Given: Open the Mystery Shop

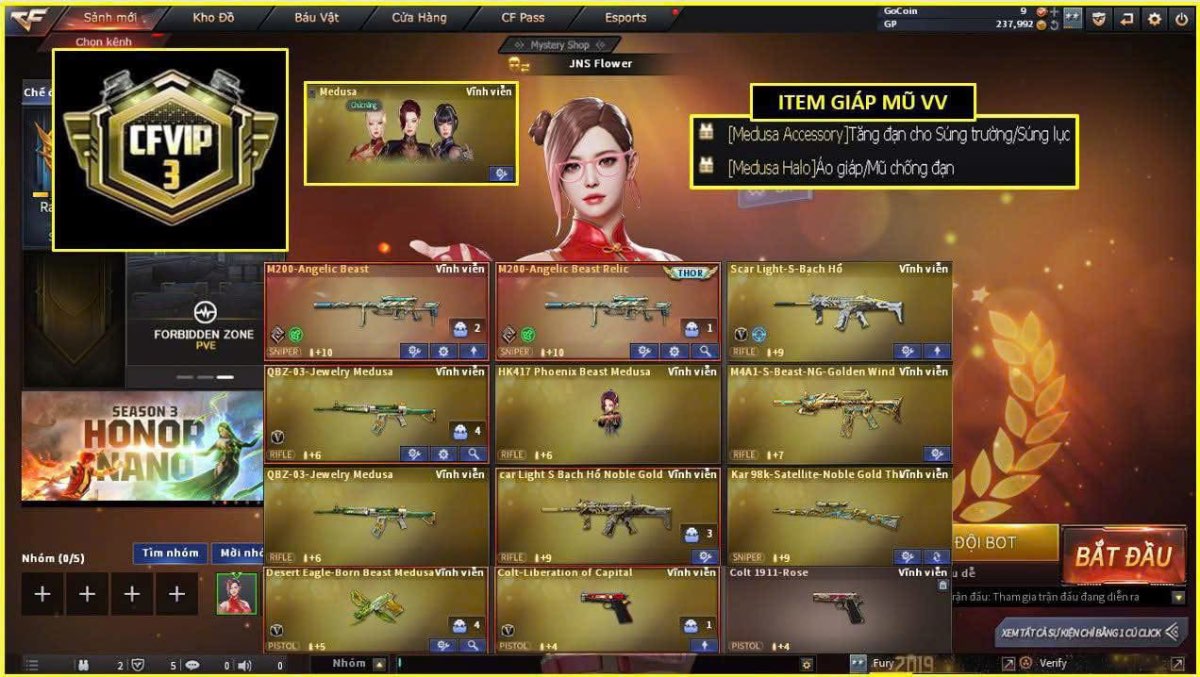Looking at the screenshot, I should click(560, 45).
